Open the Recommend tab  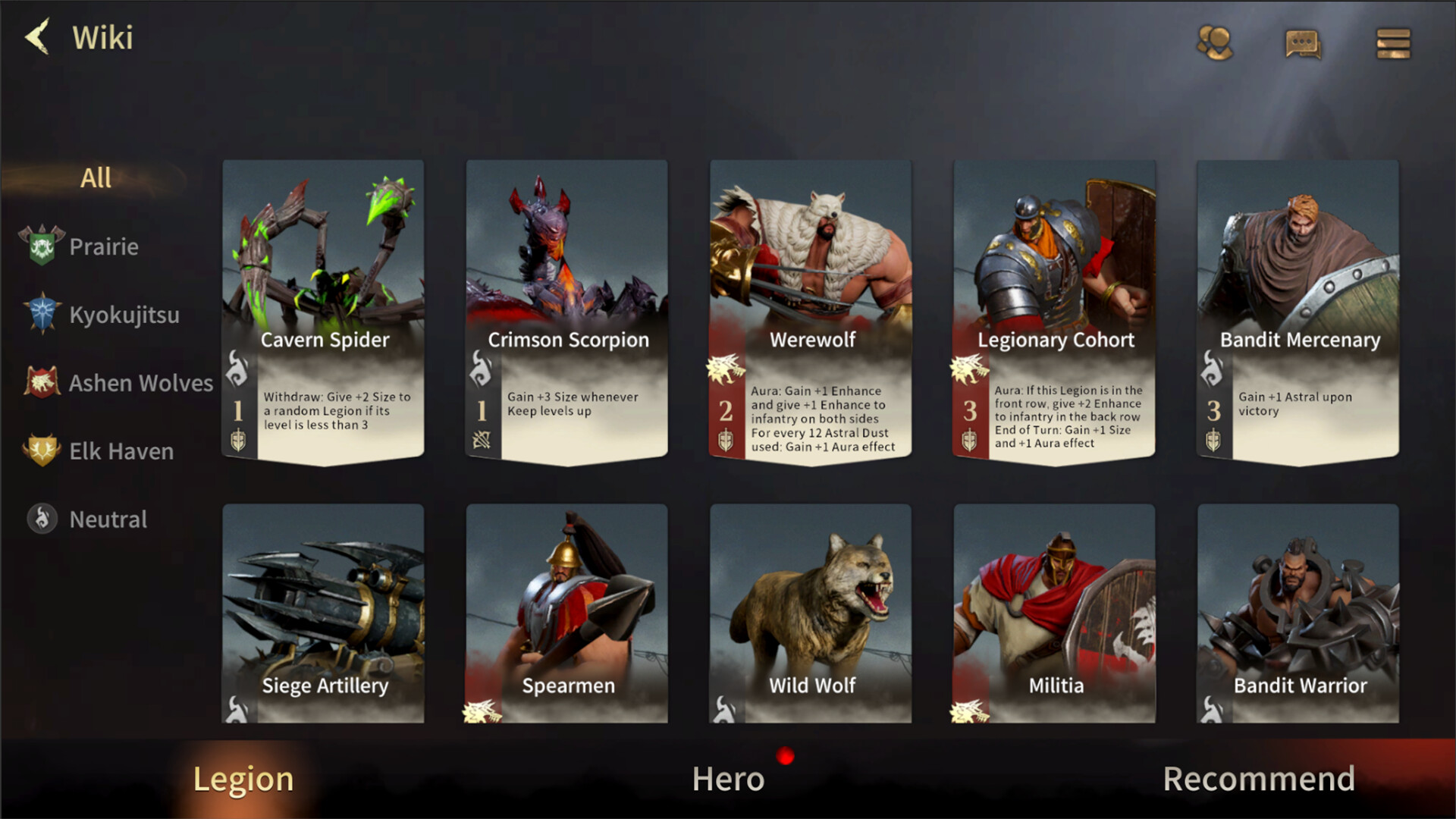pyautogui.click(x=1260, y=778)
